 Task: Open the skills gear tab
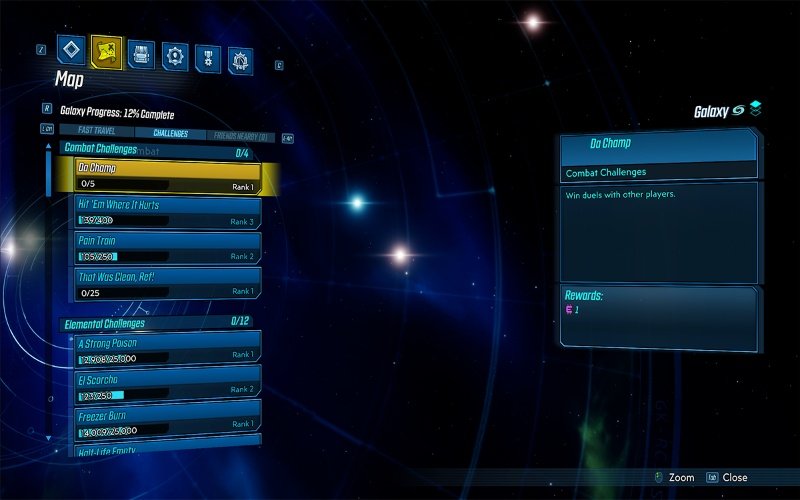176,56
